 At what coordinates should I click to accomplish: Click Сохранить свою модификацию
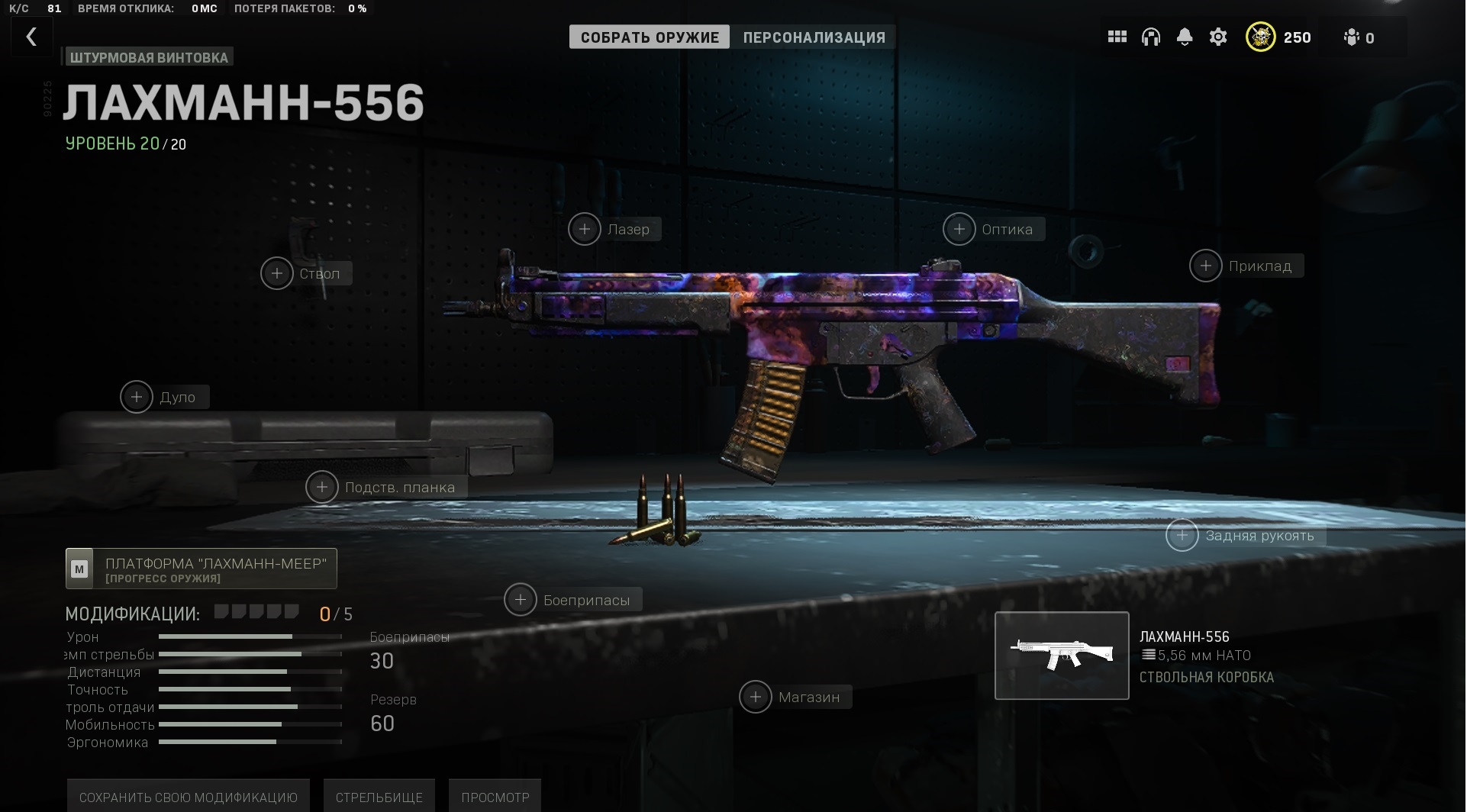pos(188,797)
